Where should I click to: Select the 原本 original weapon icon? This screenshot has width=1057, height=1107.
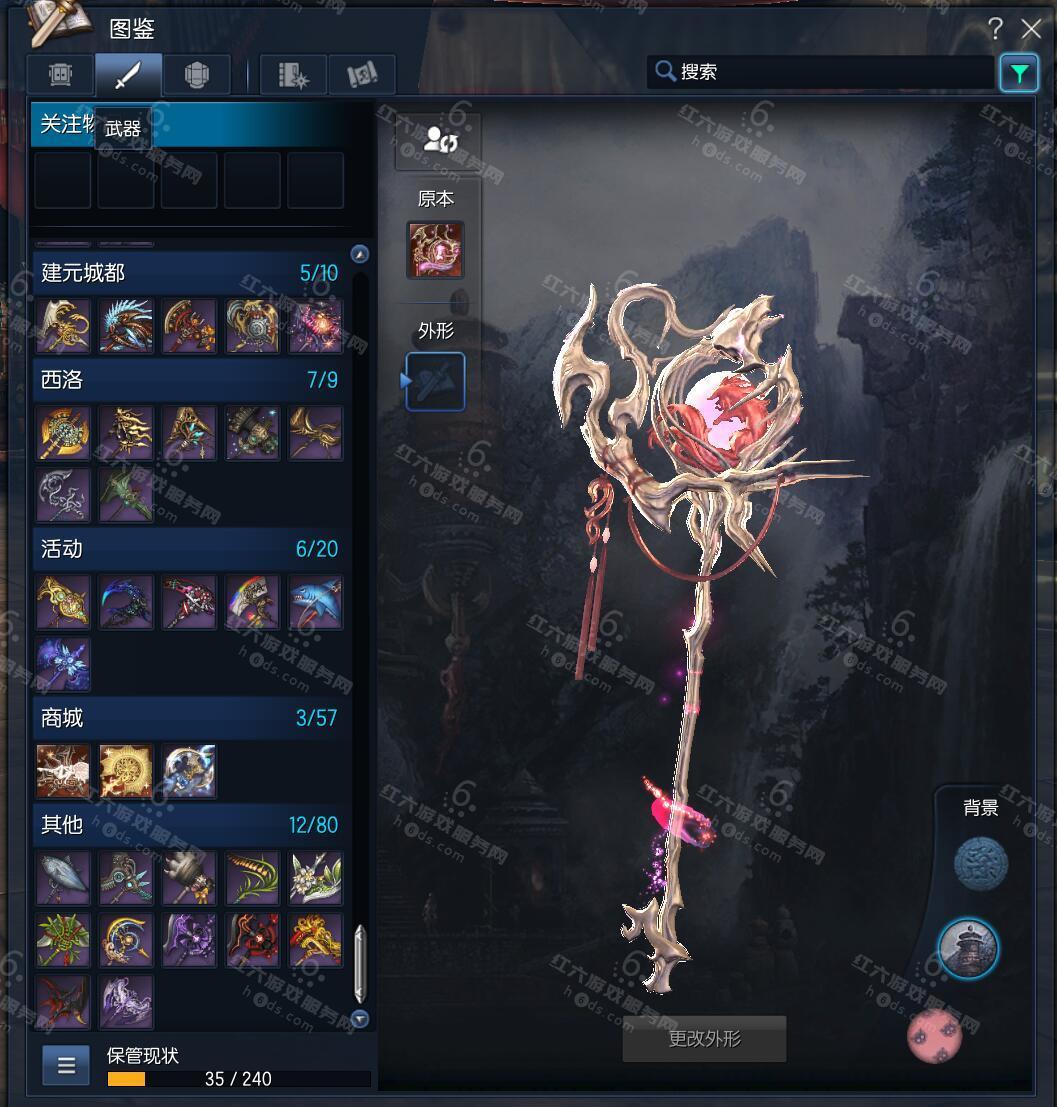(x=435, y=250)
